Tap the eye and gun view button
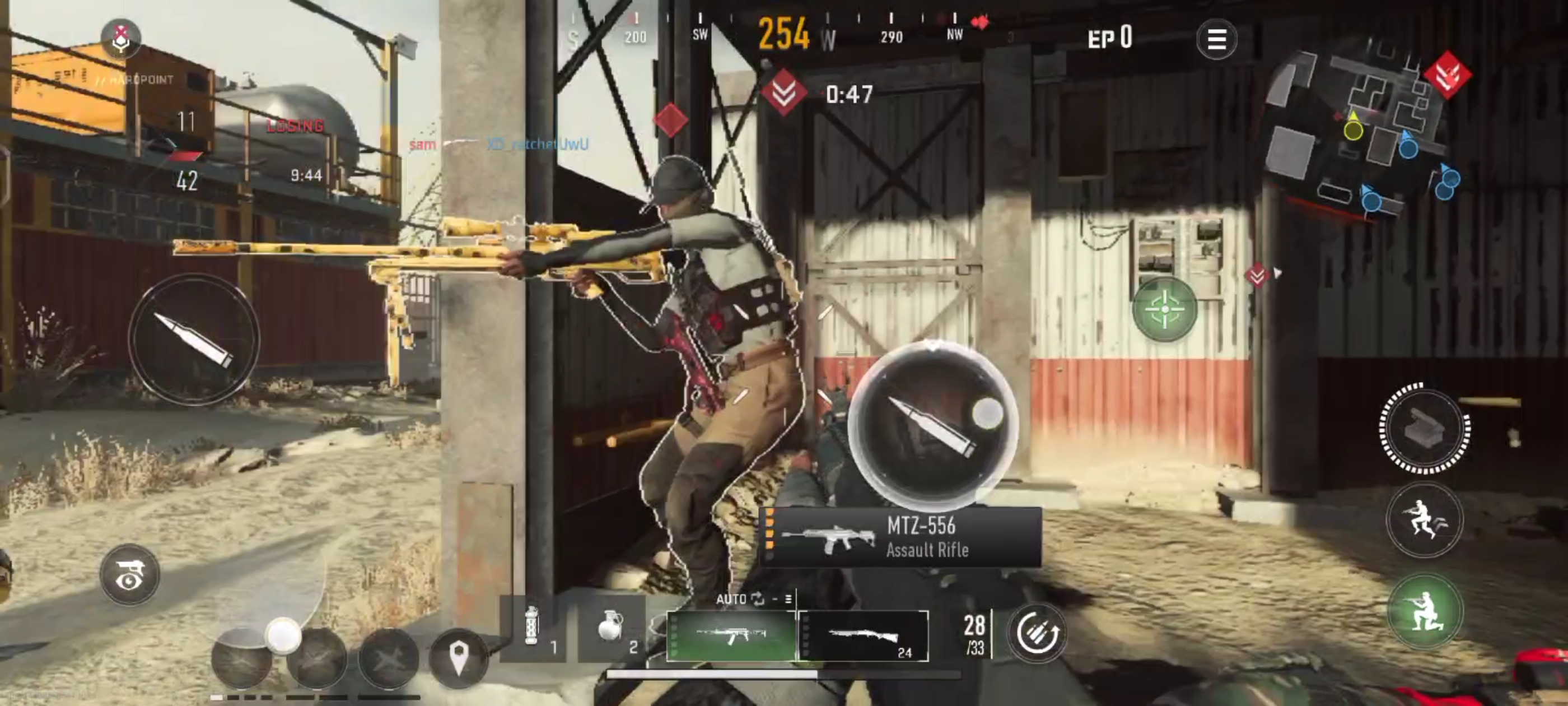The image size is (1568, 706). (130, 574)
